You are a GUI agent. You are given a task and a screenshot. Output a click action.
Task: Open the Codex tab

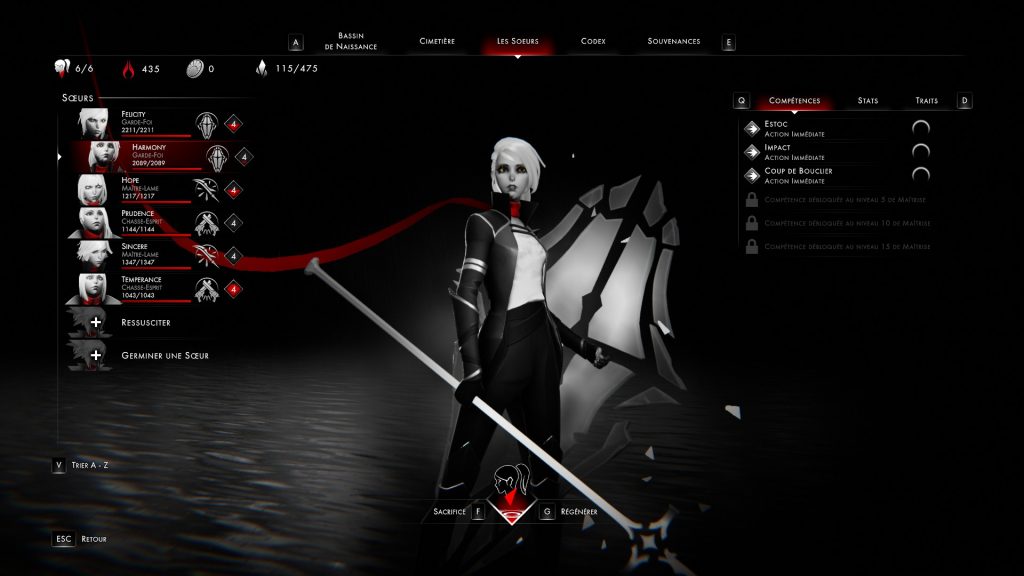593,42
